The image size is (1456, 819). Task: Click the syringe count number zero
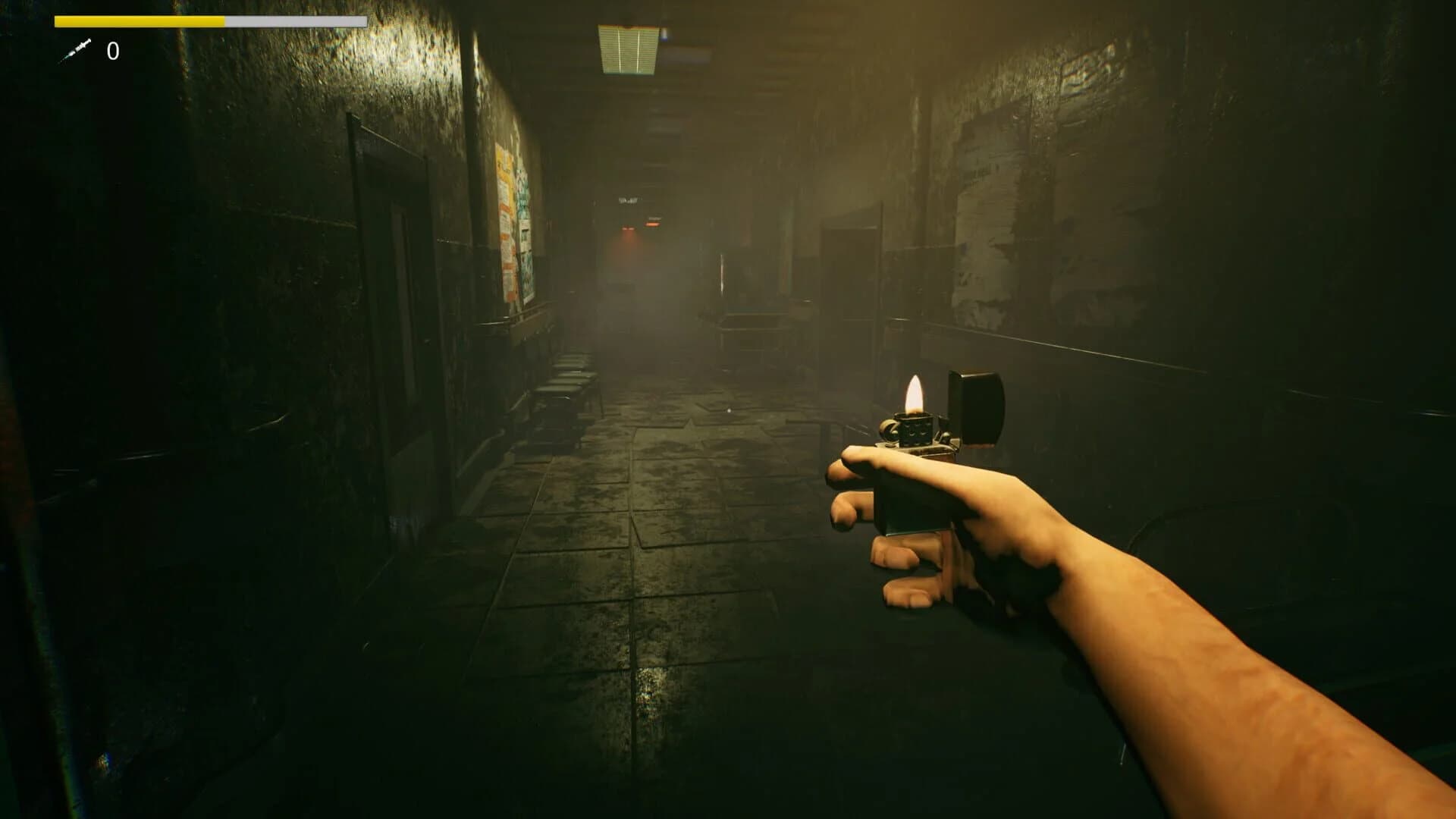112,52
